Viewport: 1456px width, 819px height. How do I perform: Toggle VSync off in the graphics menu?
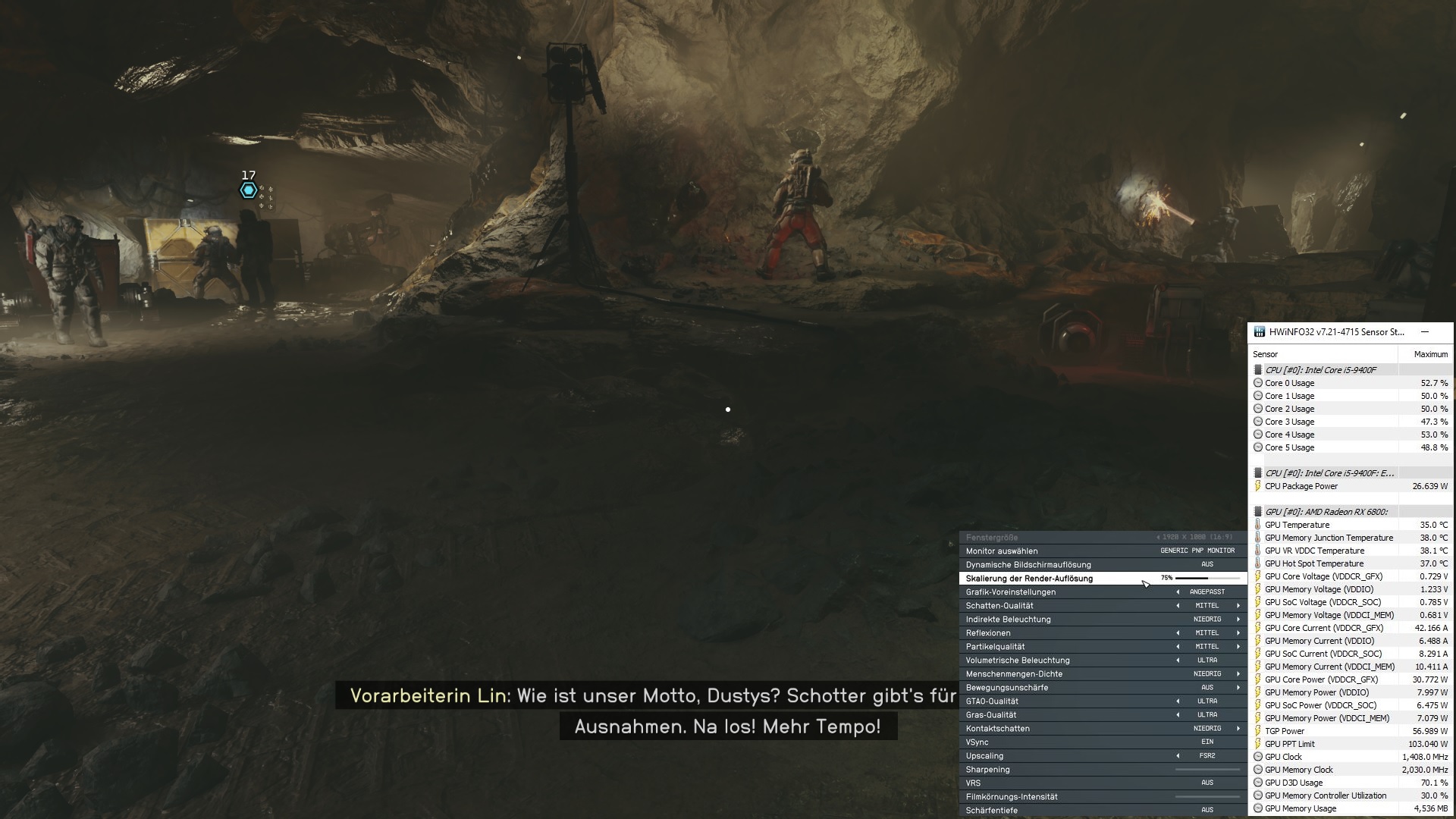coord(1207,742)
